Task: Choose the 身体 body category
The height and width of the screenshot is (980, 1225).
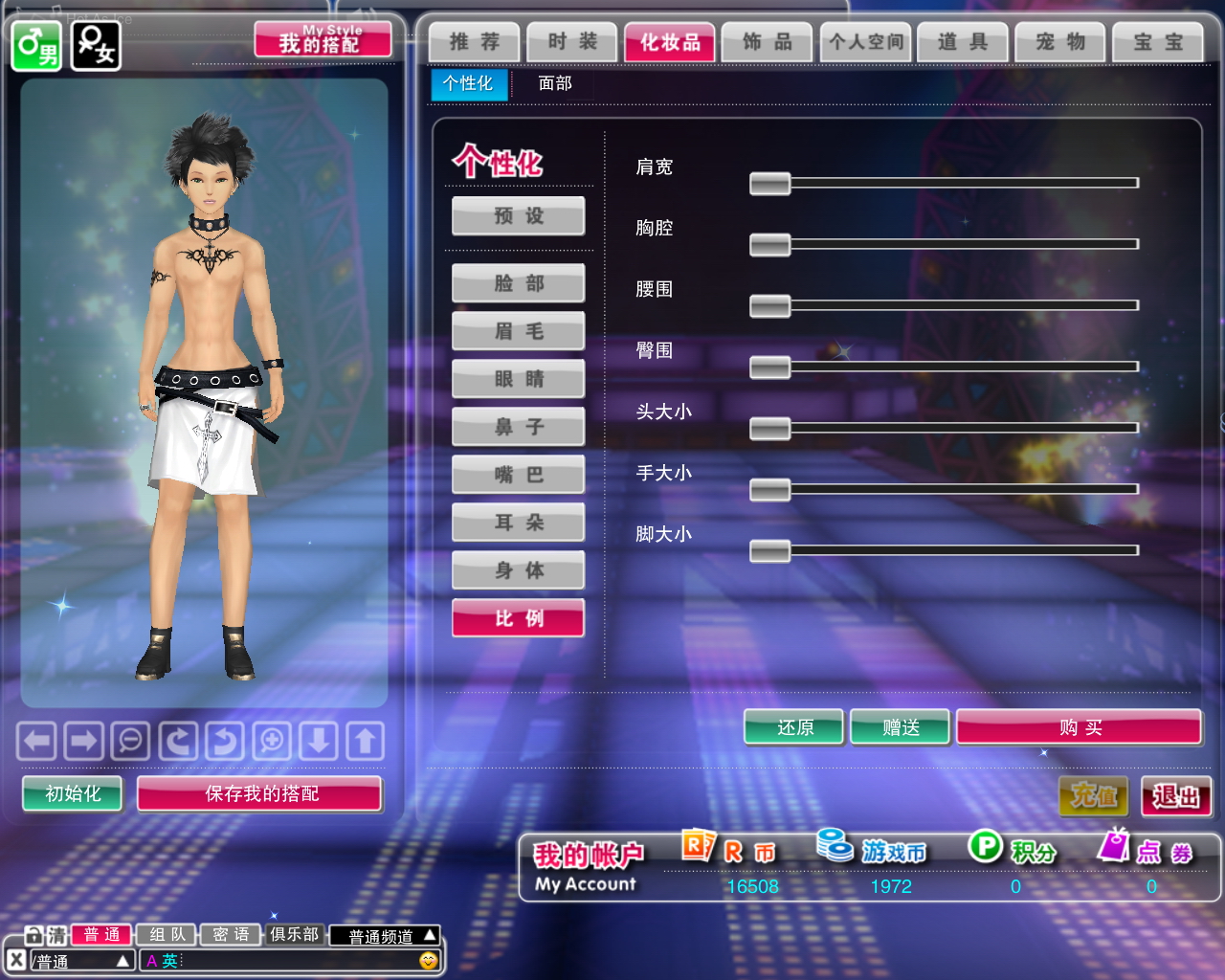Action: [x=518, y=570]
